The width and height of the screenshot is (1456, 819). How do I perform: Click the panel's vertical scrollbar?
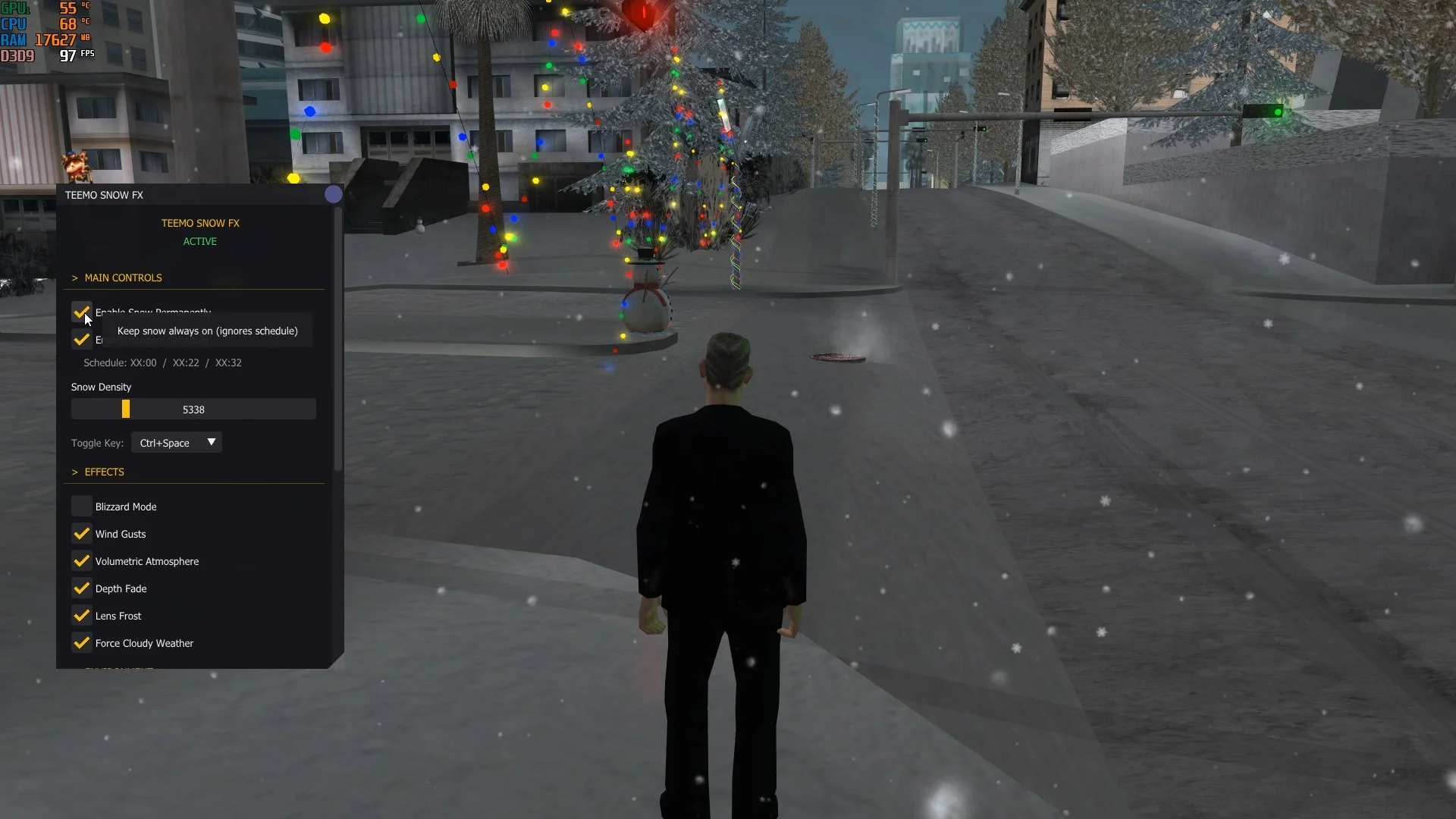[x=338, y=341]
